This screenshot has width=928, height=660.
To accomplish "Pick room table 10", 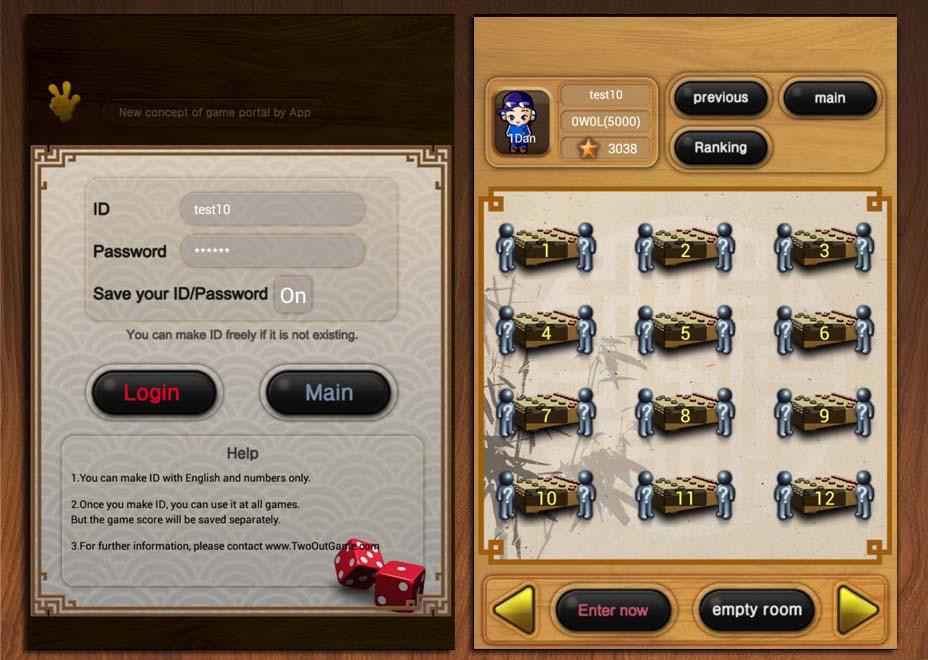I will (x=546, y=496).
